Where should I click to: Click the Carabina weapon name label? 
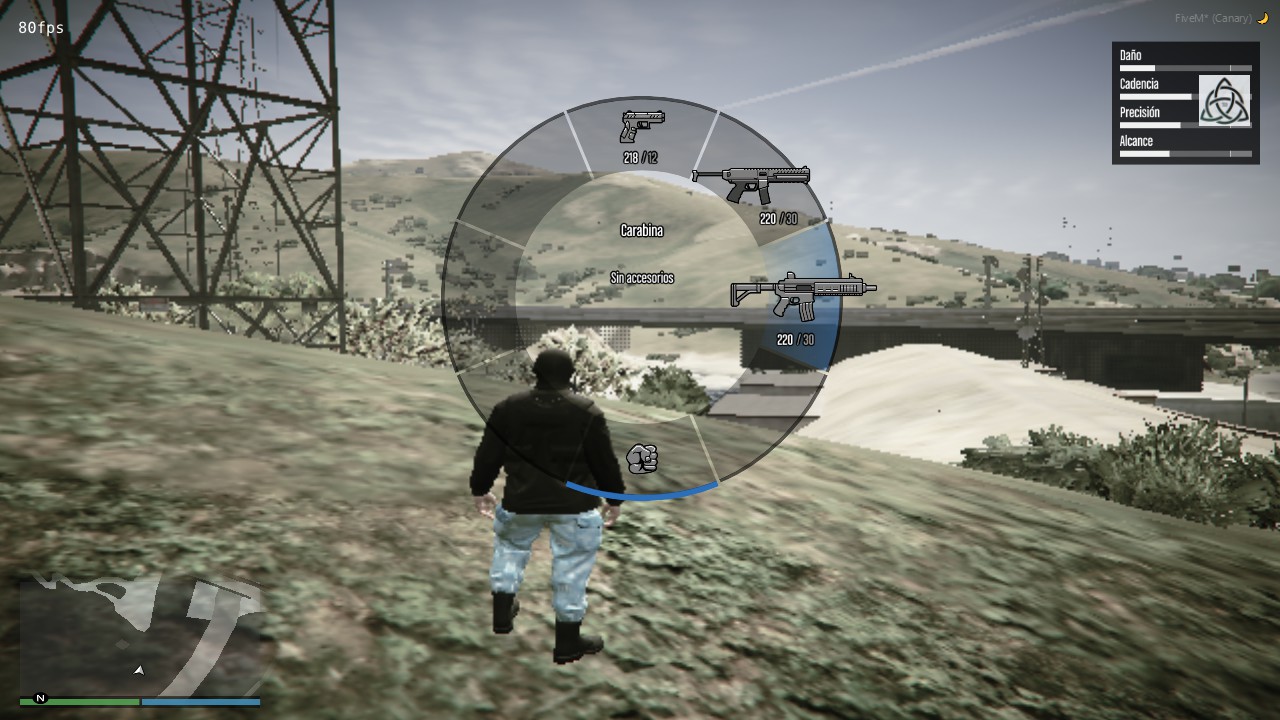643,230
